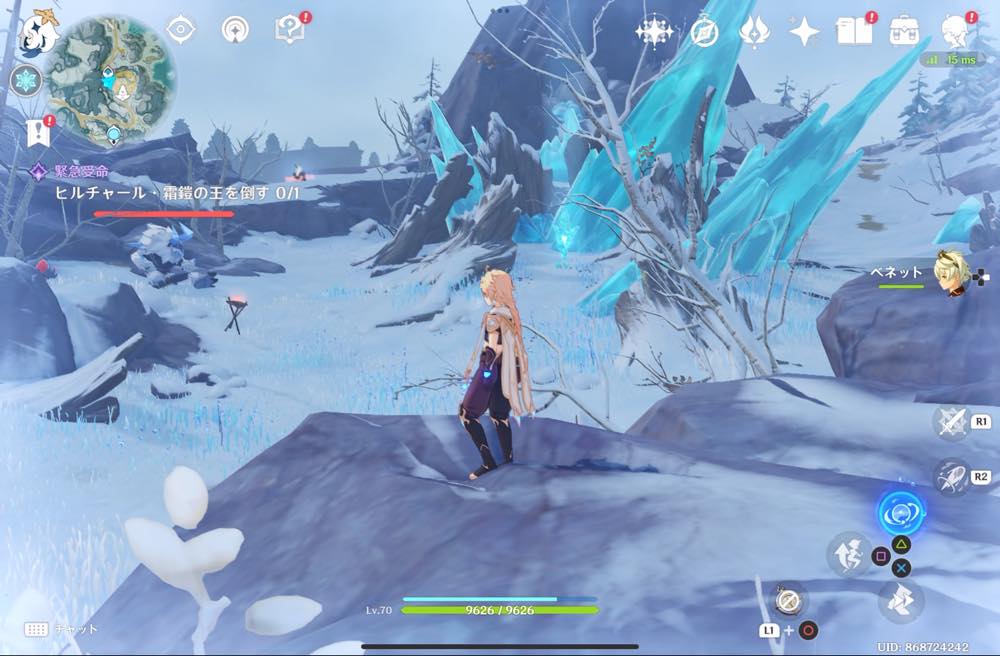Open the Wish four-star sparkle icon
The image size is (1000, 656).
pos(654,31)
